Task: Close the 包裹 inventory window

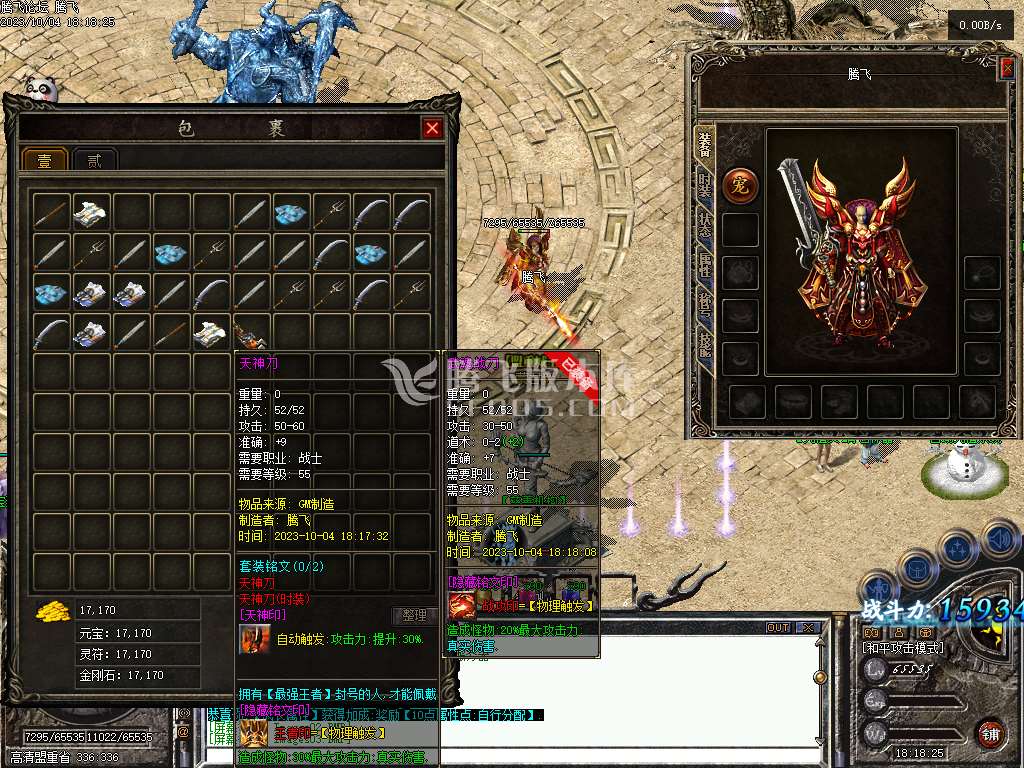Action: pyautogui.click(x=431, y=128)
